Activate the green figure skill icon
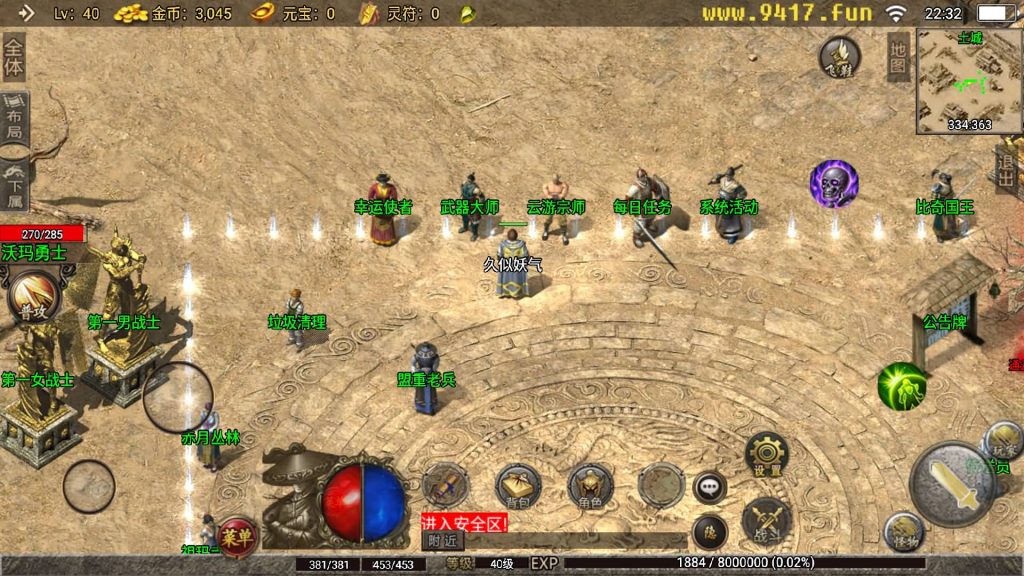1024x576 pixels. tap(901, 386)
